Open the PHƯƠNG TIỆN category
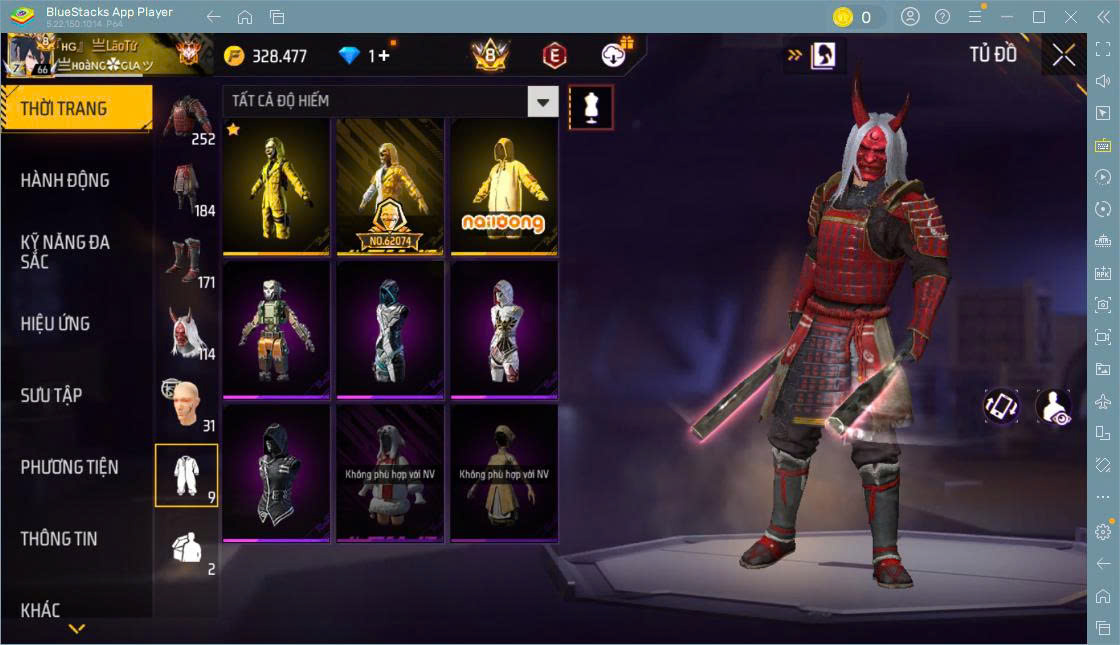1120x645 pixels. coord(69,467)
